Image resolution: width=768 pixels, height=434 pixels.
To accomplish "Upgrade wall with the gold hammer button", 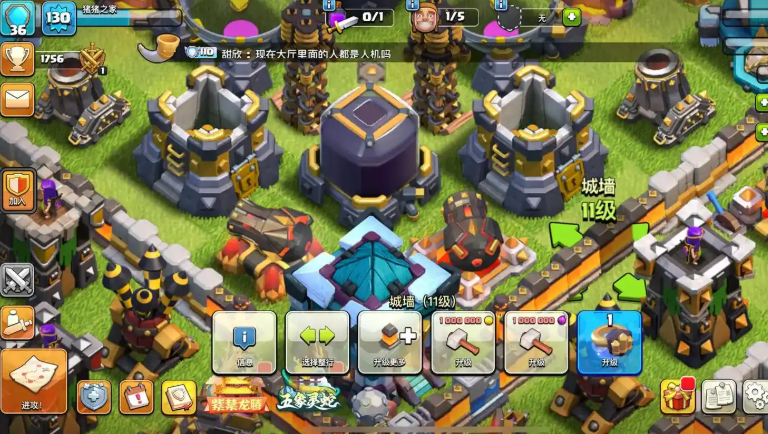I will 463,342.
